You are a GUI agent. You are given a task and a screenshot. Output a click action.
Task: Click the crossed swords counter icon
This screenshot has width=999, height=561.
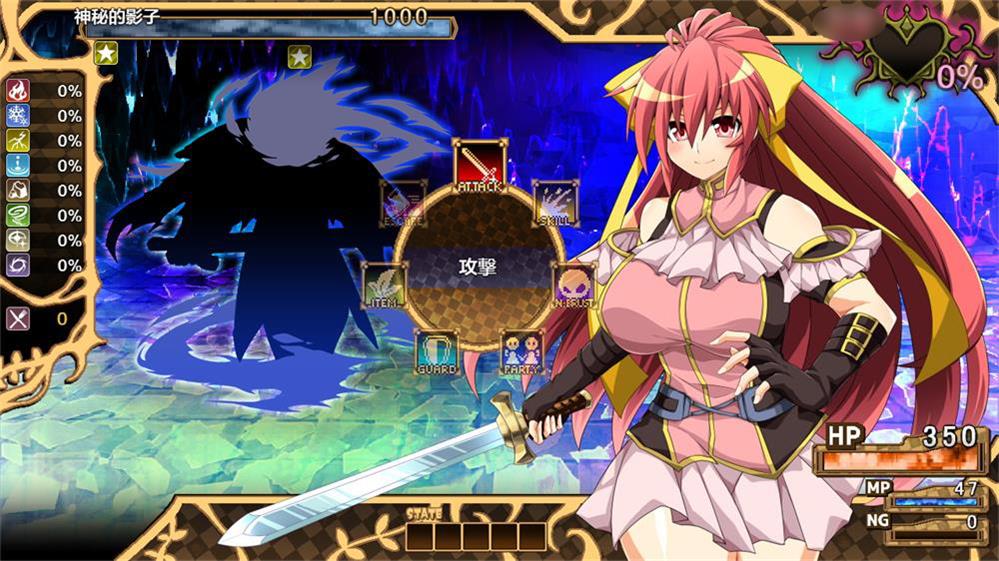pyautogui.click(x=18, y=319)
